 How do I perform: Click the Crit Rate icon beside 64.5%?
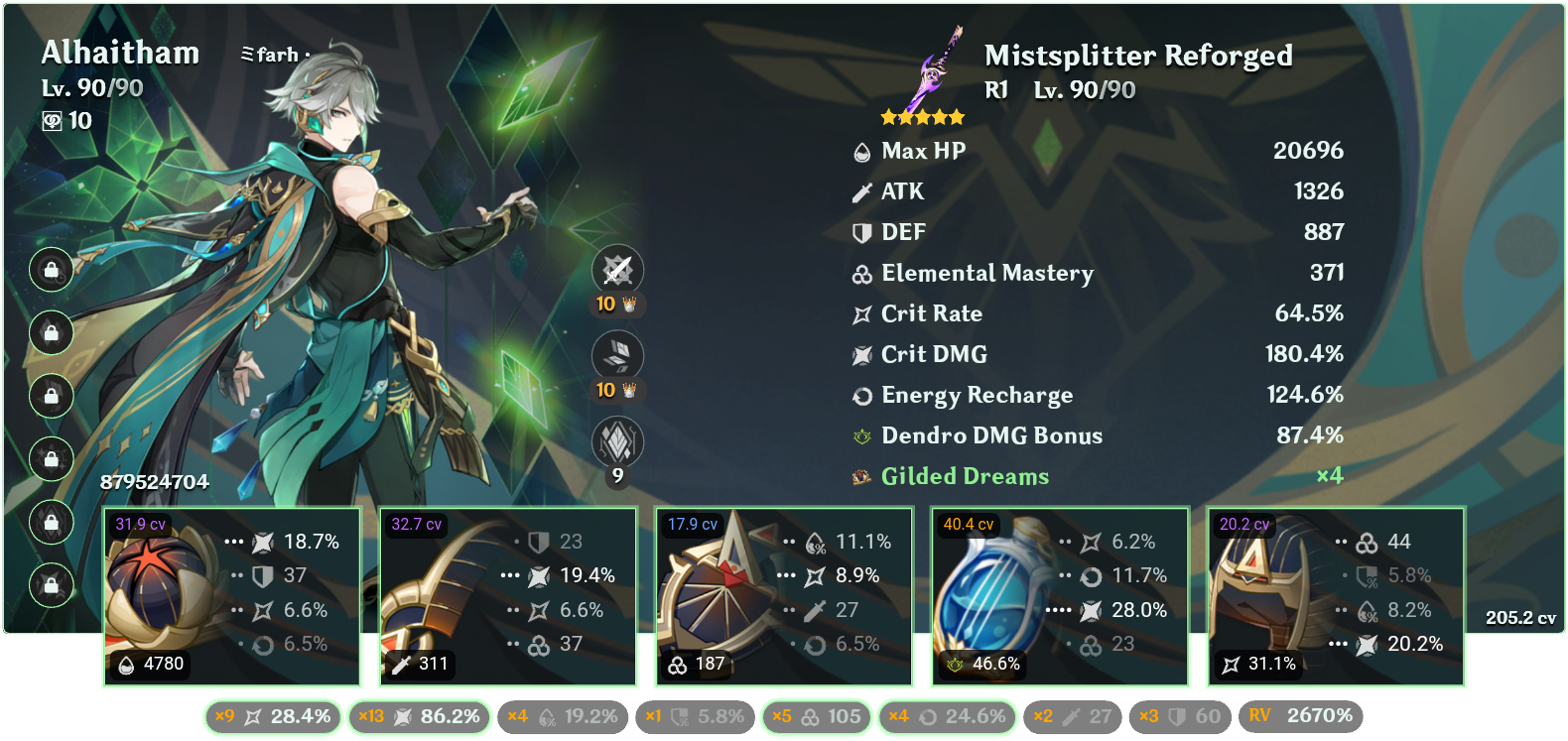(x=861, y=313)
